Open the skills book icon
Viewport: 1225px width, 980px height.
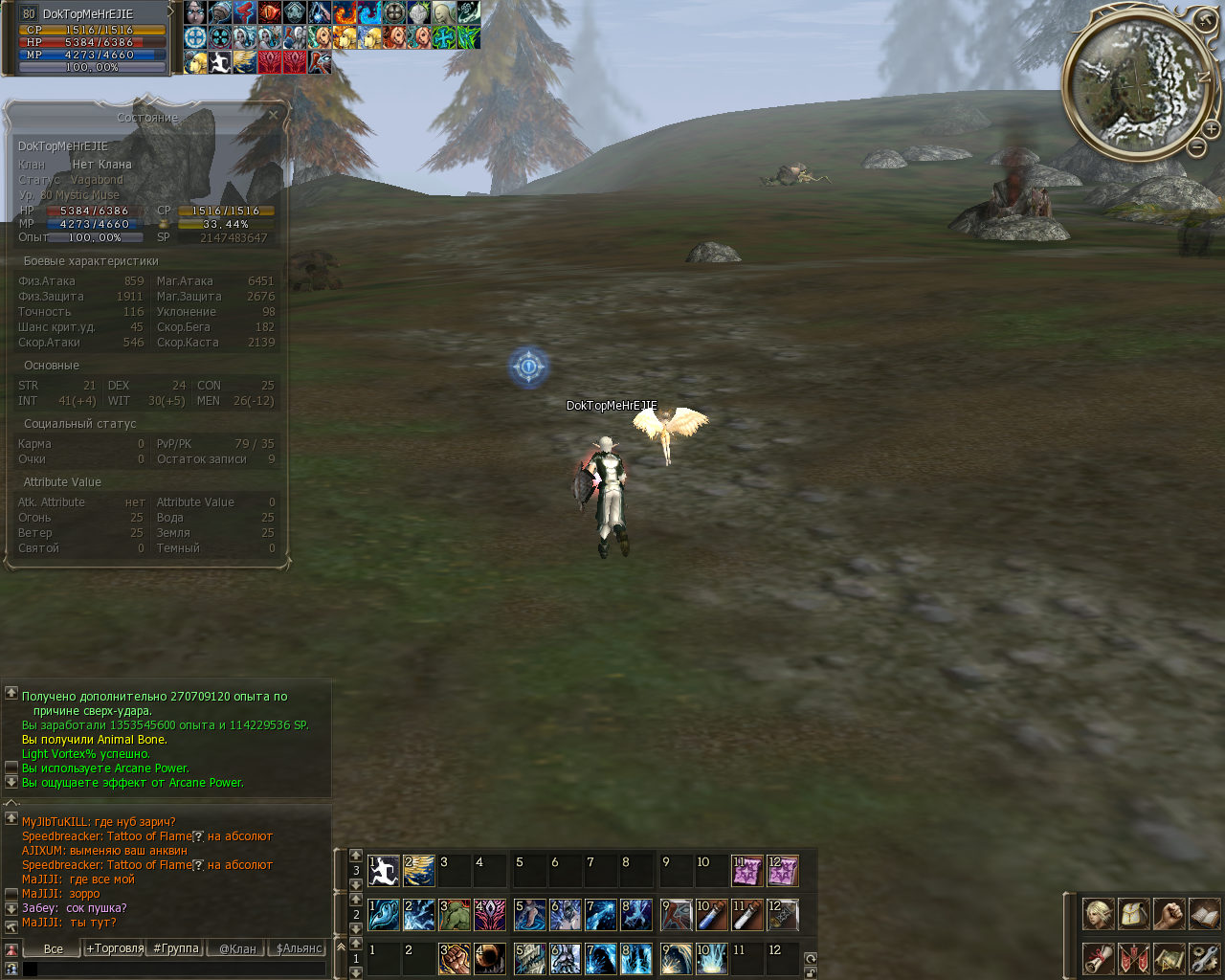(x=1203, y=914)
